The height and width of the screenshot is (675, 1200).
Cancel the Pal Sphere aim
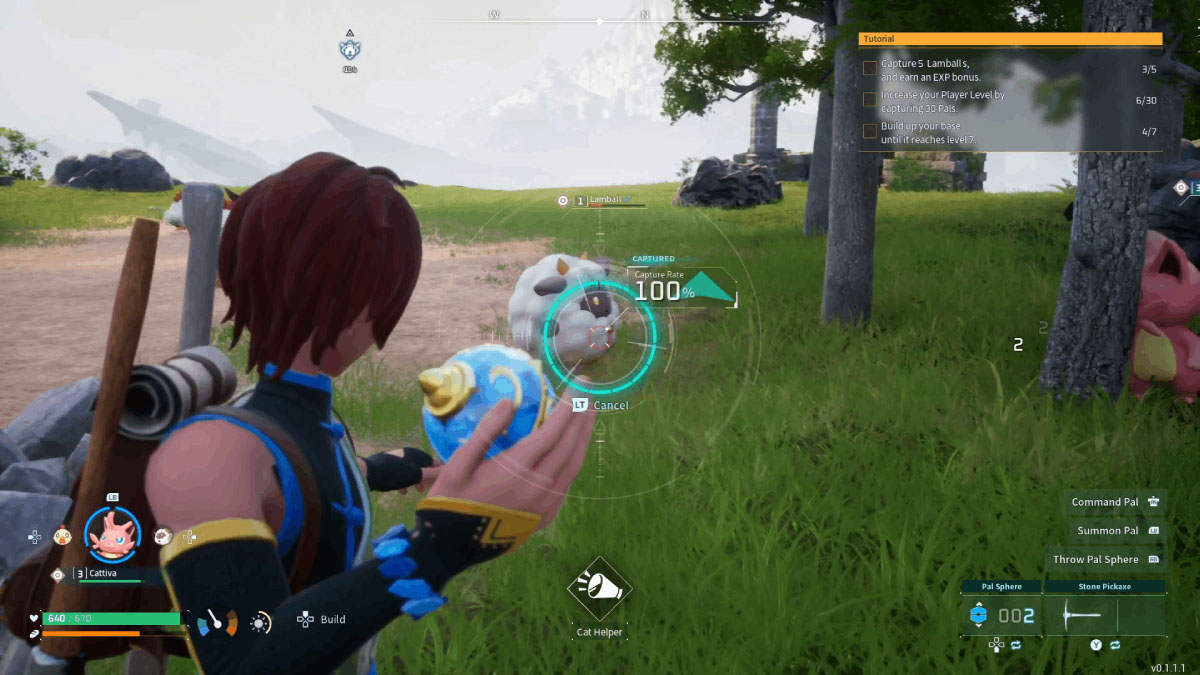pyautogui.click(x=601, y=405)
